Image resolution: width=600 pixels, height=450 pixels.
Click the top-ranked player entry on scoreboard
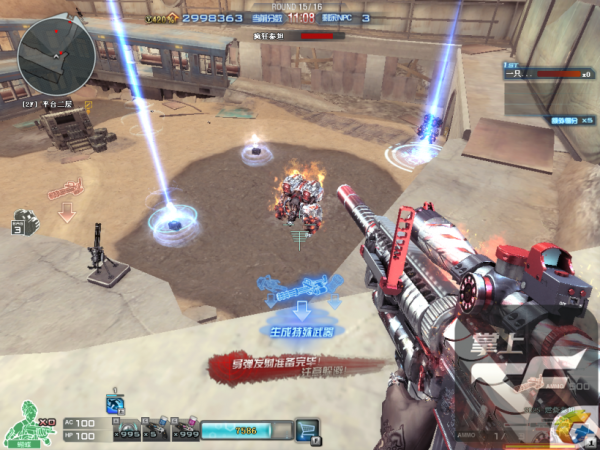click(547, 74)
